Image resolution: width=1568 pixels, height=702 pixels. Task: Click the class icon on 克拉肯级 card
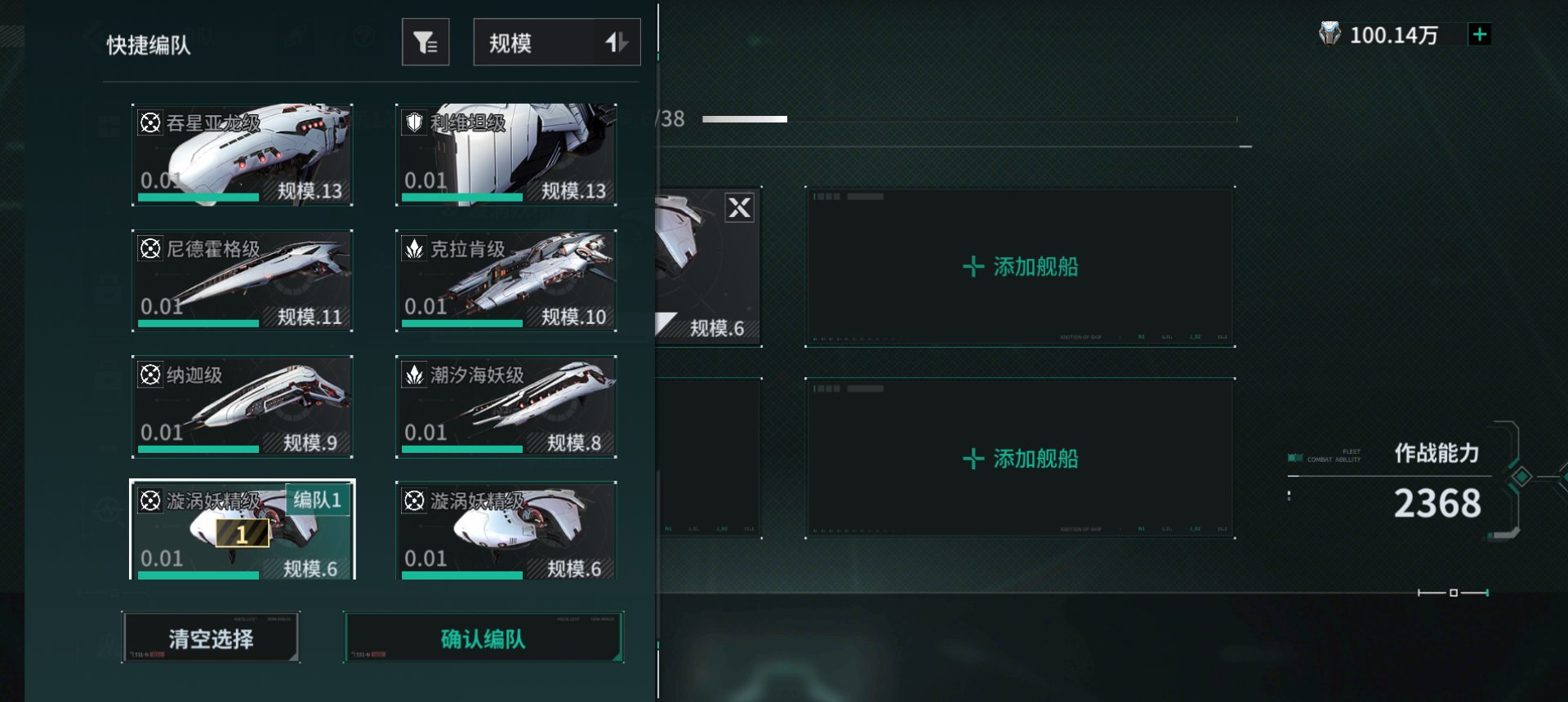(x=413, y=249)
